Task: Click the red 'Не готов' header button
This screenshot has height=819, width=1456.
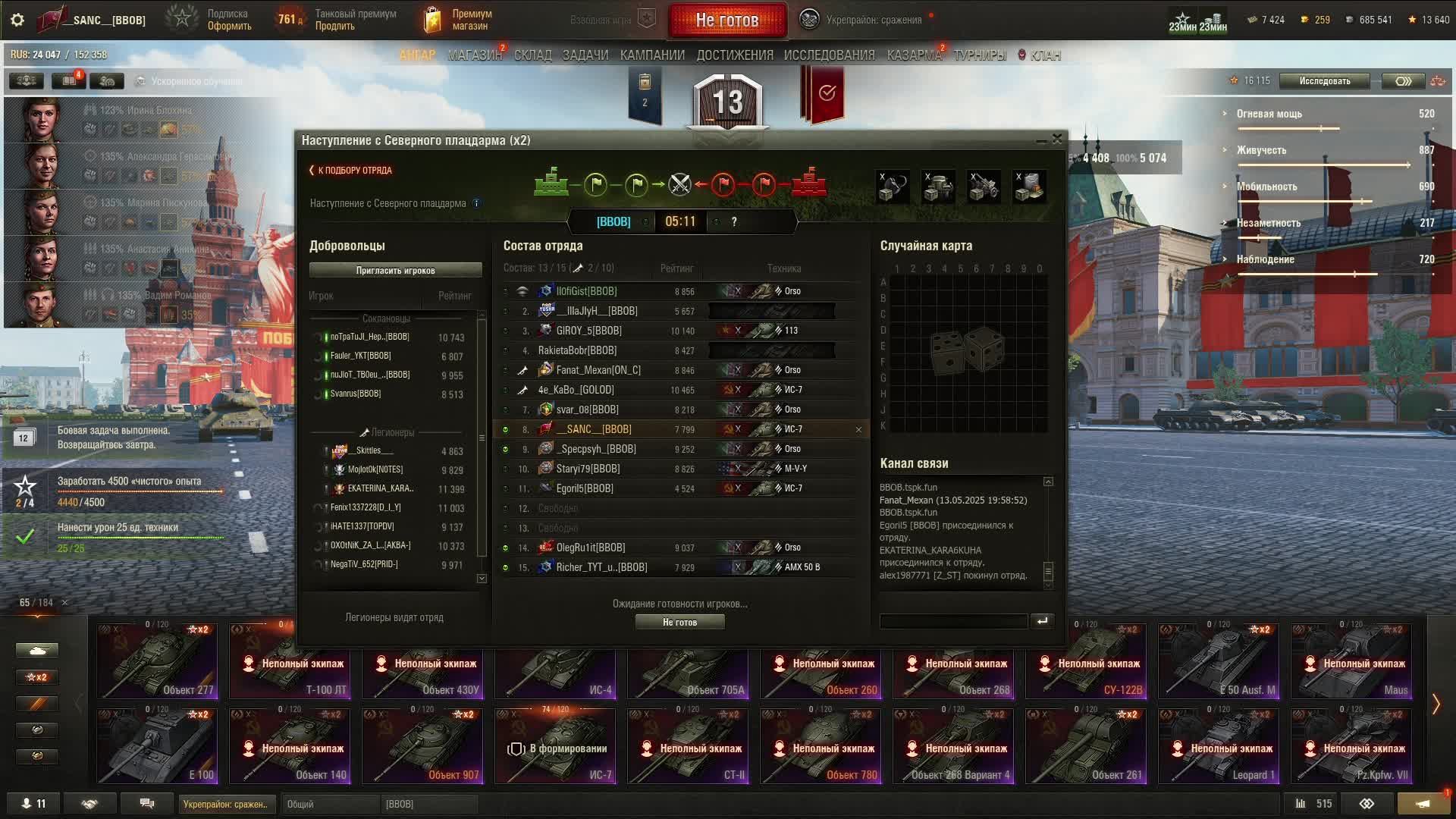Action: pyautogui.click(x=726, y=20)
